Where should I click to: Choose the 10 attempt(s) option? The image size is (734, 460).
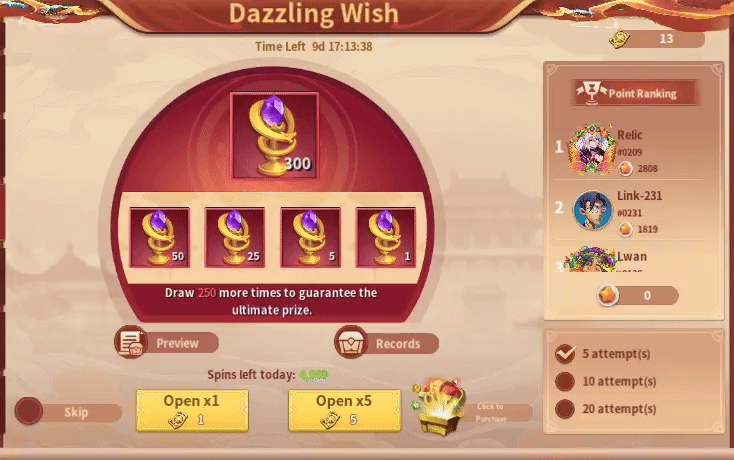tap(565, 381)
